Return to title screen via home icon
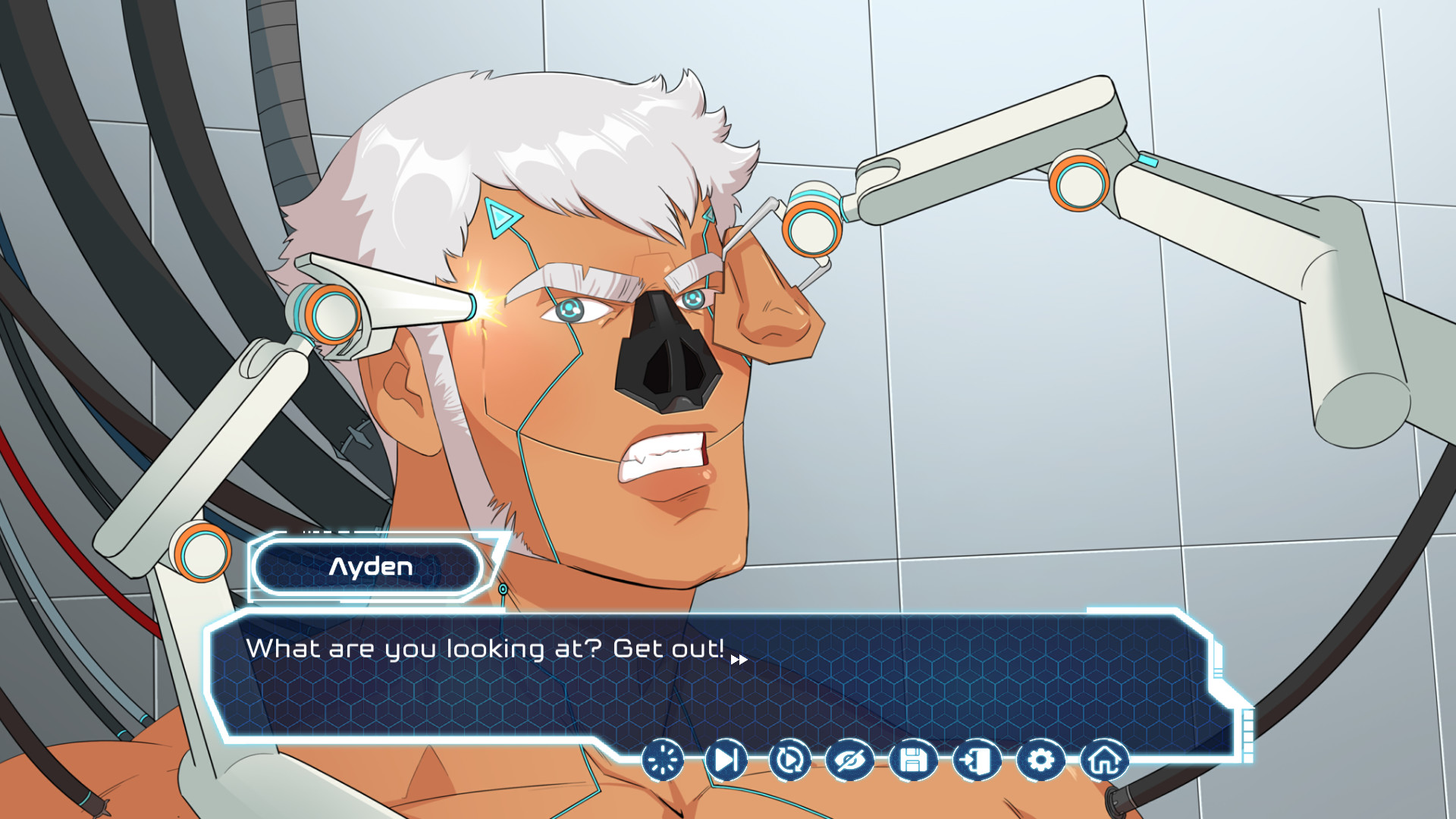Viewport: 1456px width, 819px height. pos(1104,759)
